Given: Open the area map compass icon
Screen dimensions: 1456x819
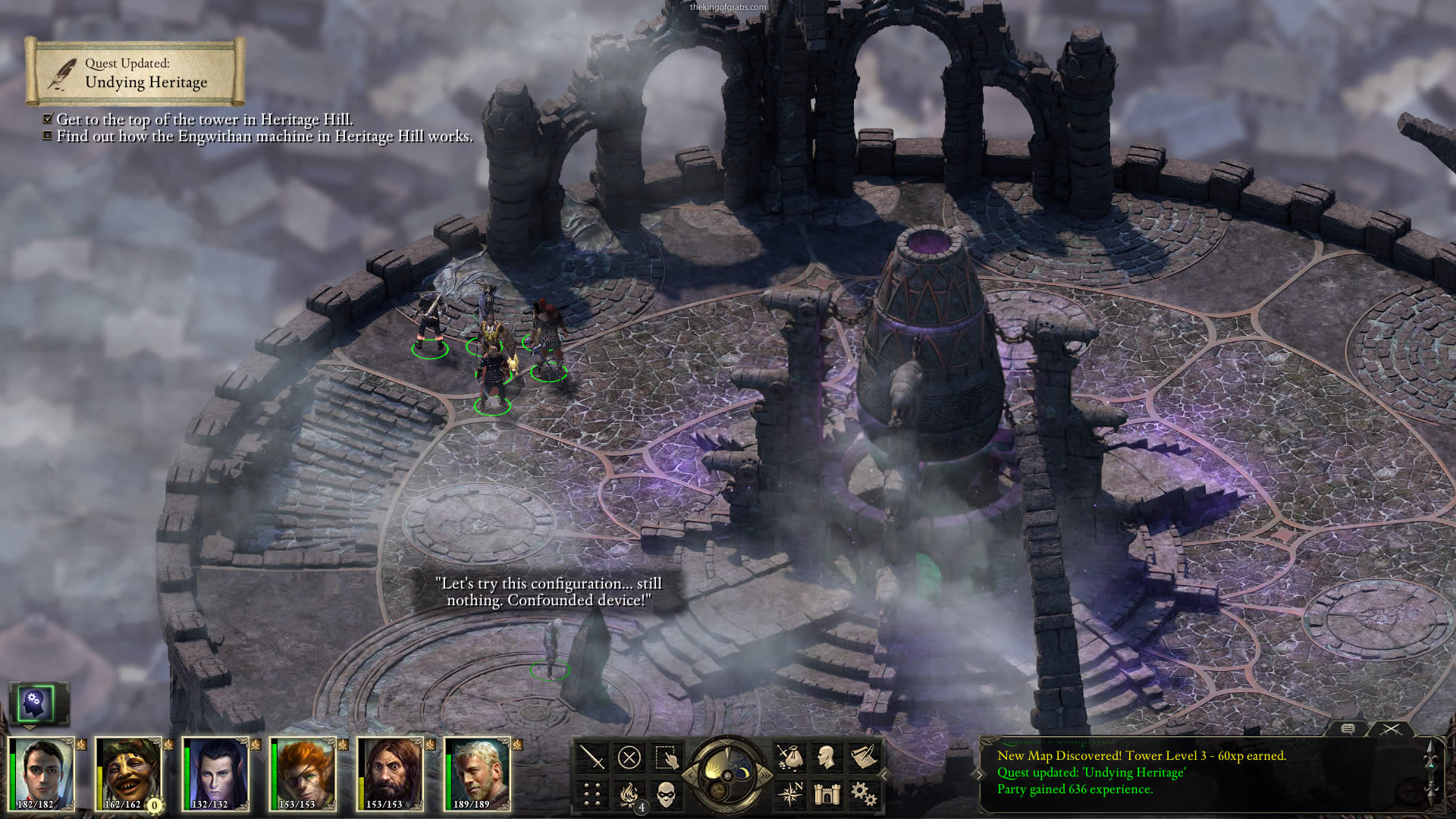Looking at the screenshot, I should coord(789,794).
